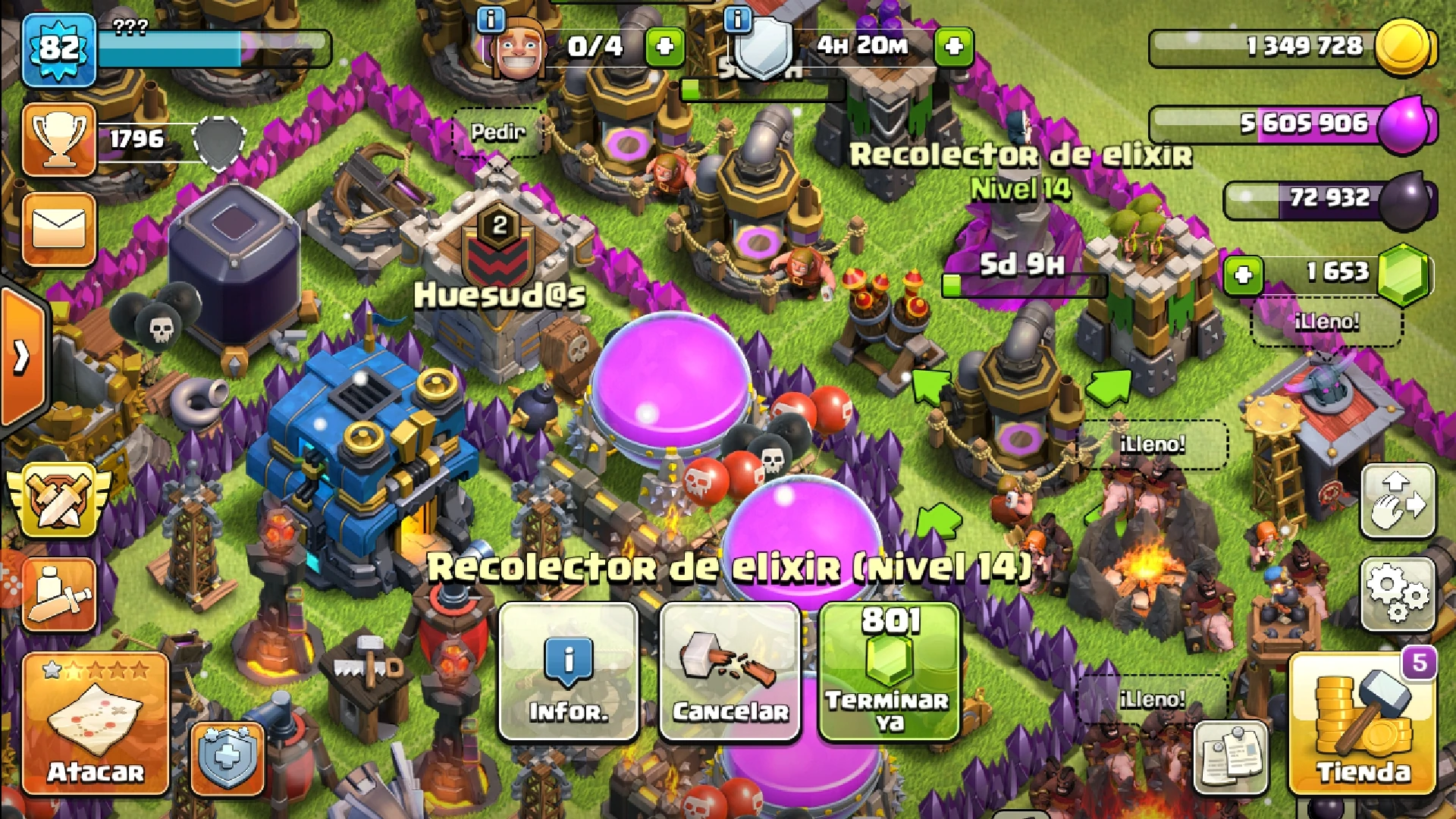Open the trophy league screen

[59, 140]
